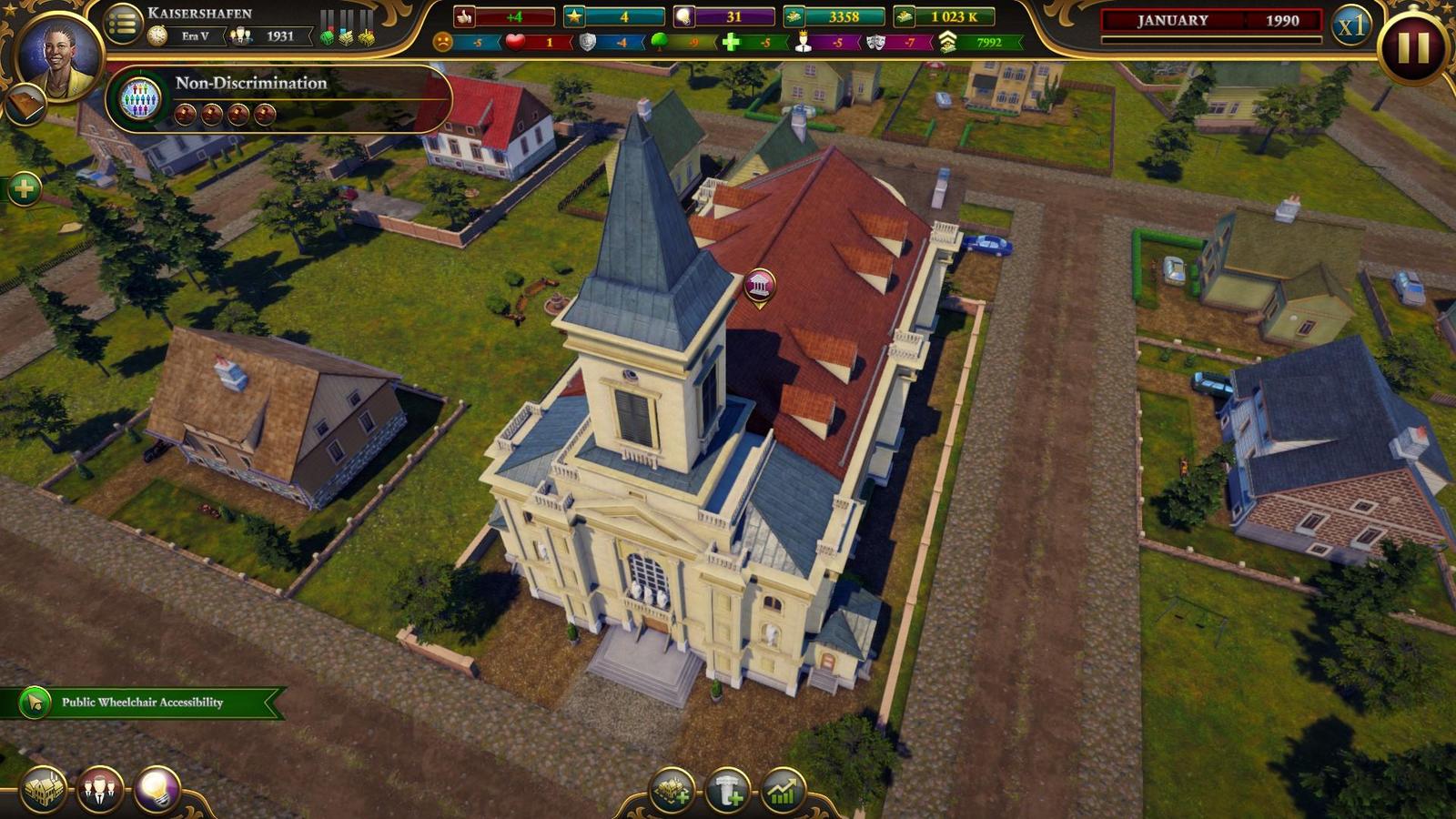This screenshot has width=1456, height=819.
Task: Inspect the treasury showing 3358
Action: pos(819,15)
